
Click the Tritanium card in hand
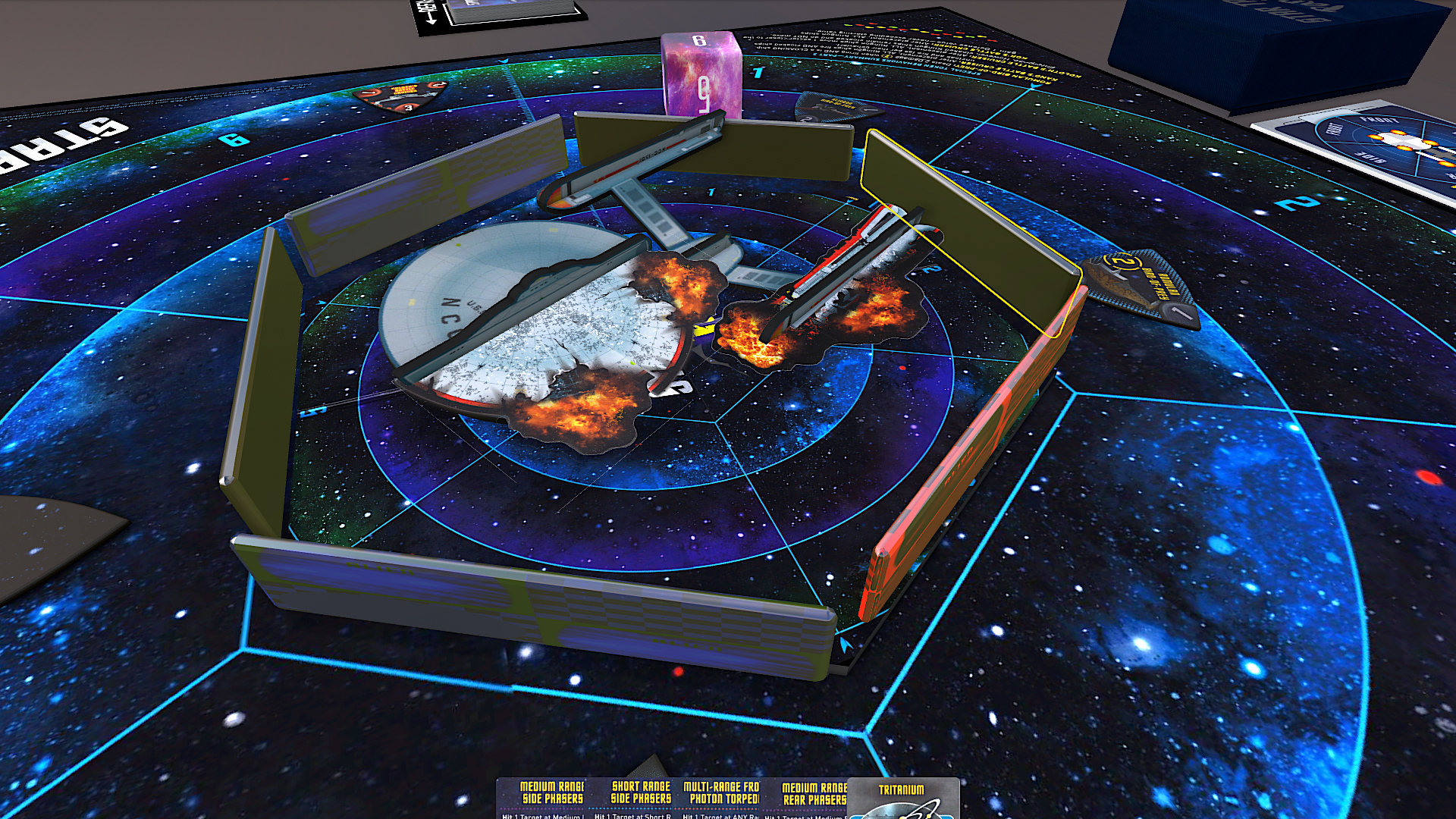click(x=902, y=799)
